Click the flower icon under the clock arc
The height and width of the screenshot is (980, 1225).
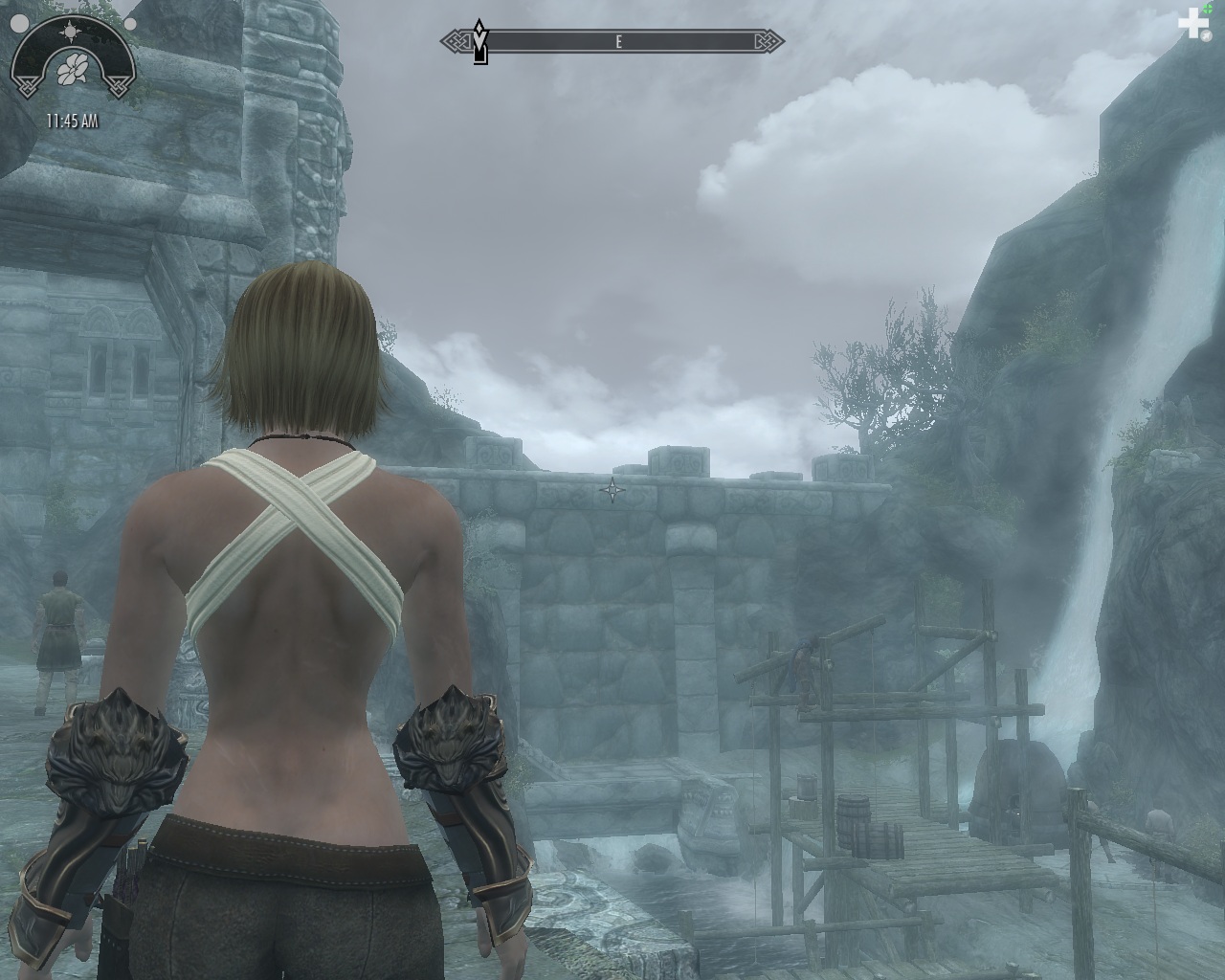[71, 70]
